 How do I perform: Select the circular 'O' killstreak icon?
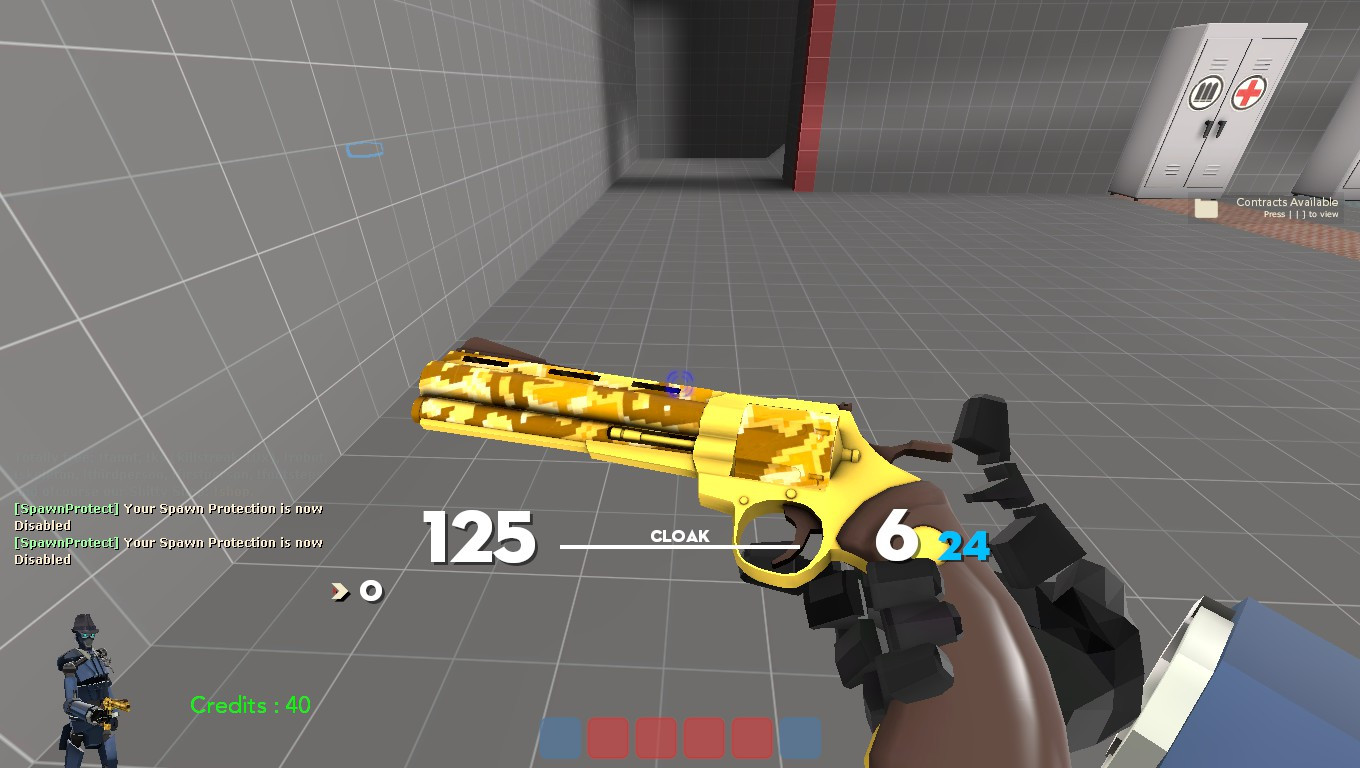click(369, 592)
